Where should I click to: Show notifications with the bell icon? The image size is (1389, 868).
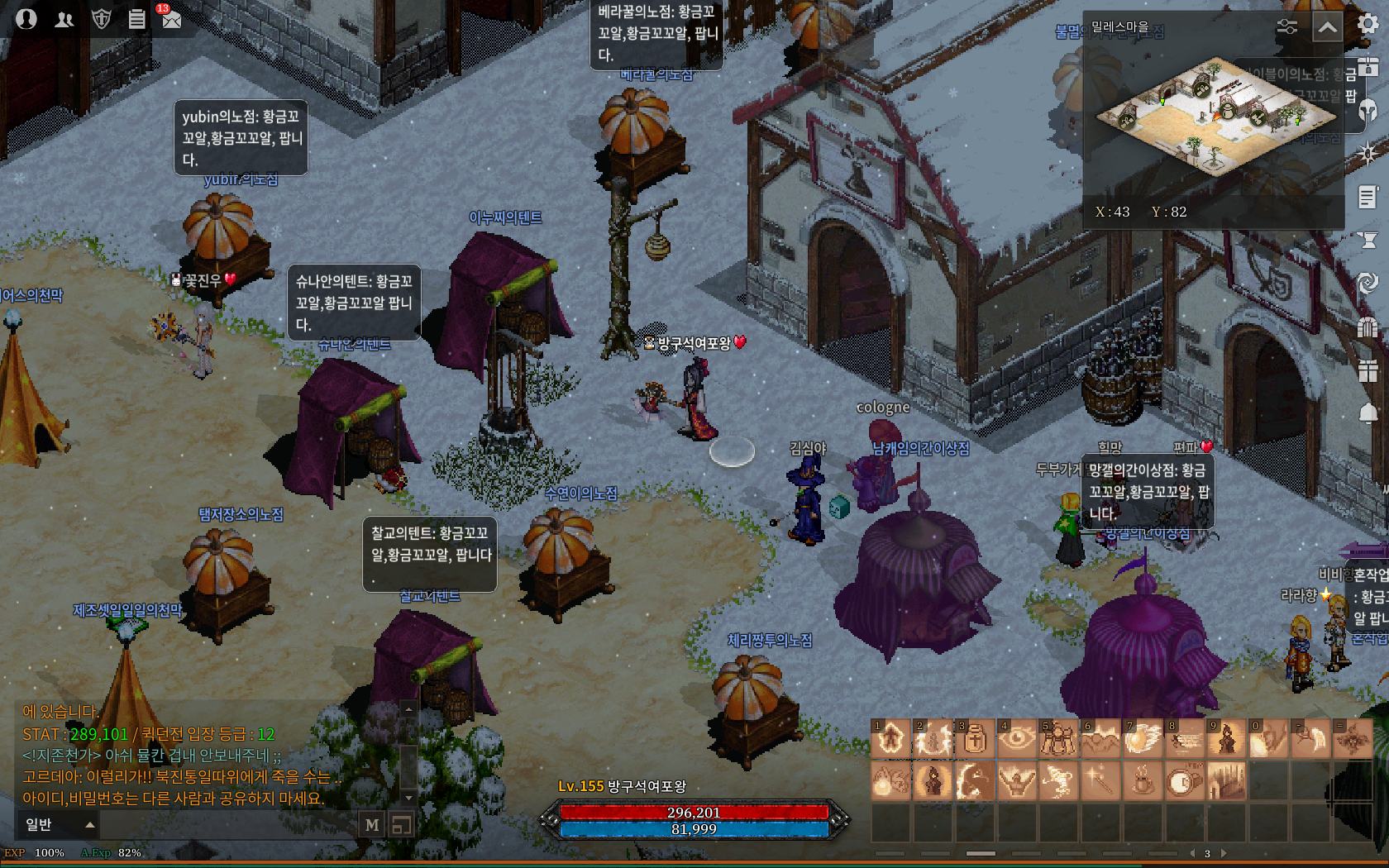tap(1368, 413)
